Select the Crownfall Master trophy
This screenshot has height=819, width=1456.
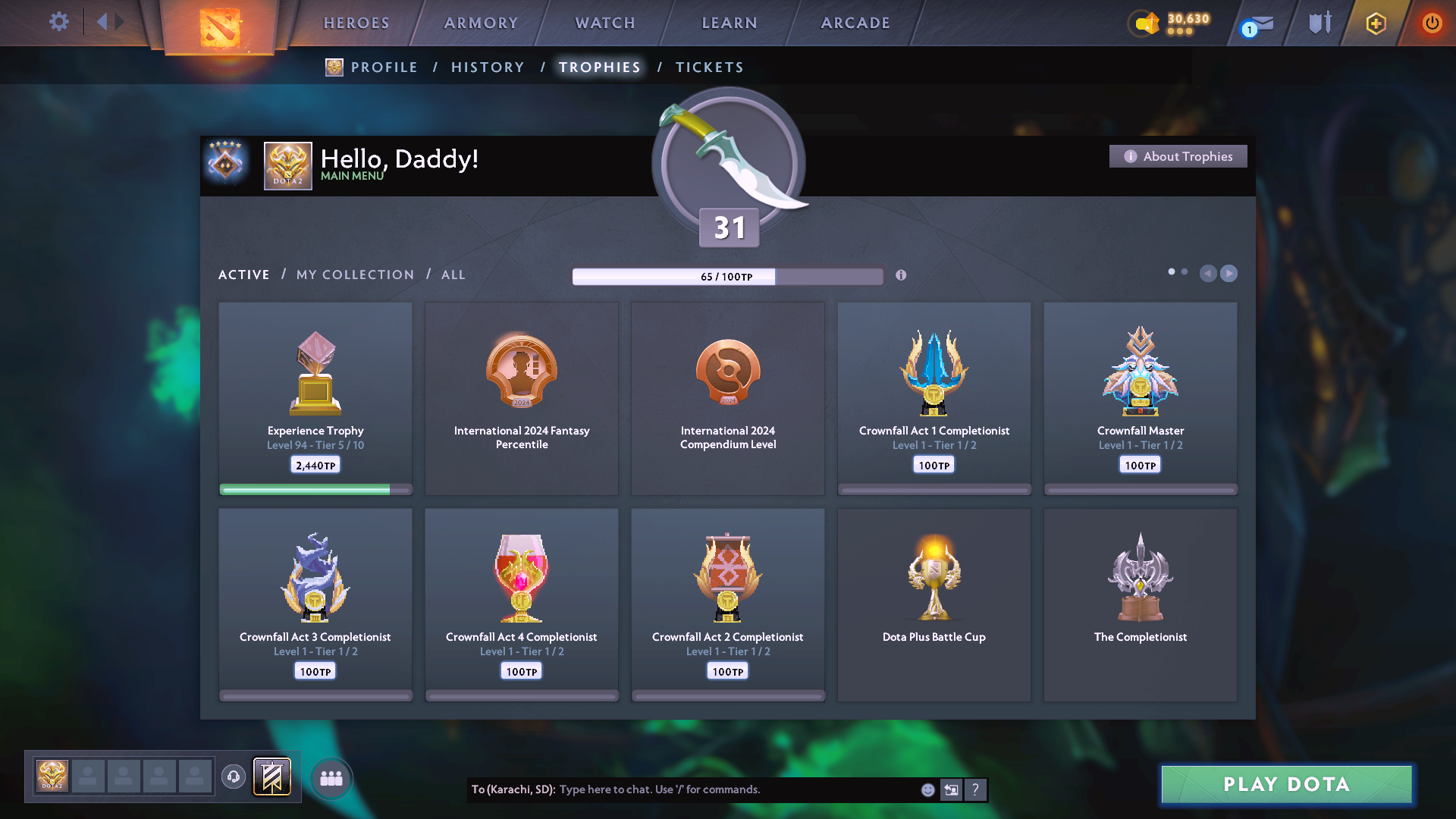tap(1140, 398)
